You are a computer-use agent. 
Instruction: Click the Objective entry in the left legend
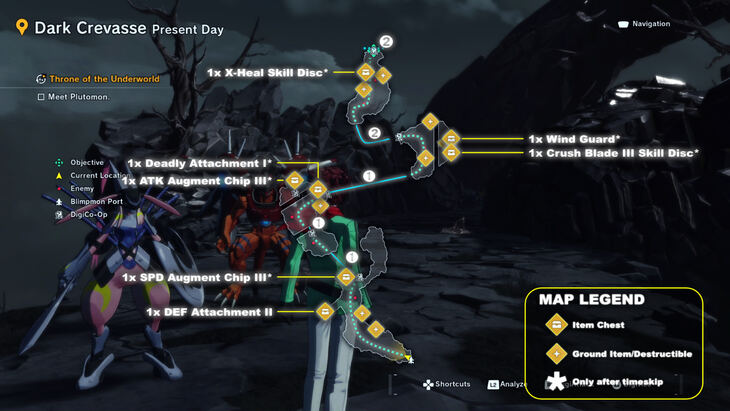coord(86,162)
